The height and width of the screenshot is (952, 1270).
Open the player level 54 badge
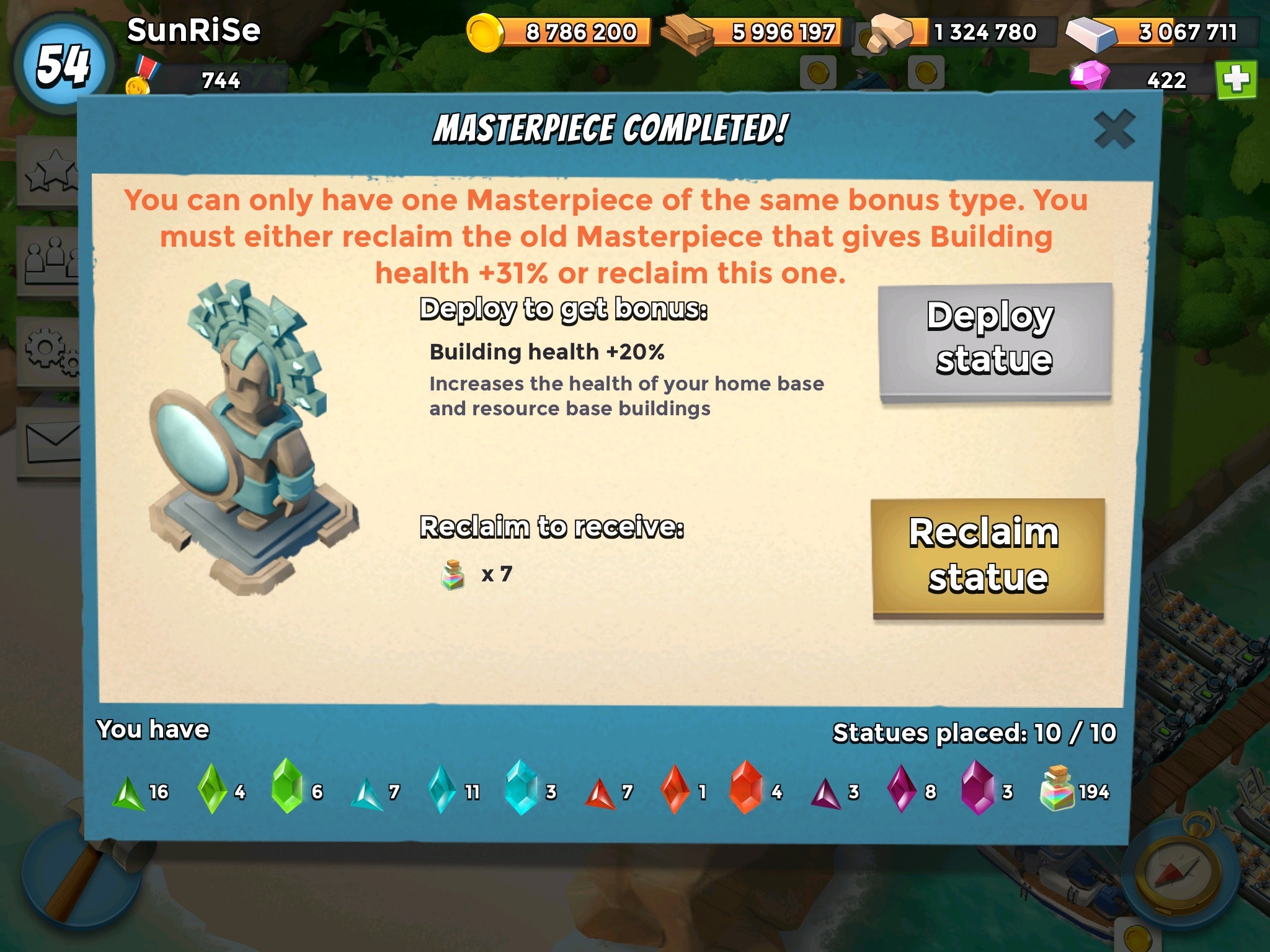[x=63, y=65]
